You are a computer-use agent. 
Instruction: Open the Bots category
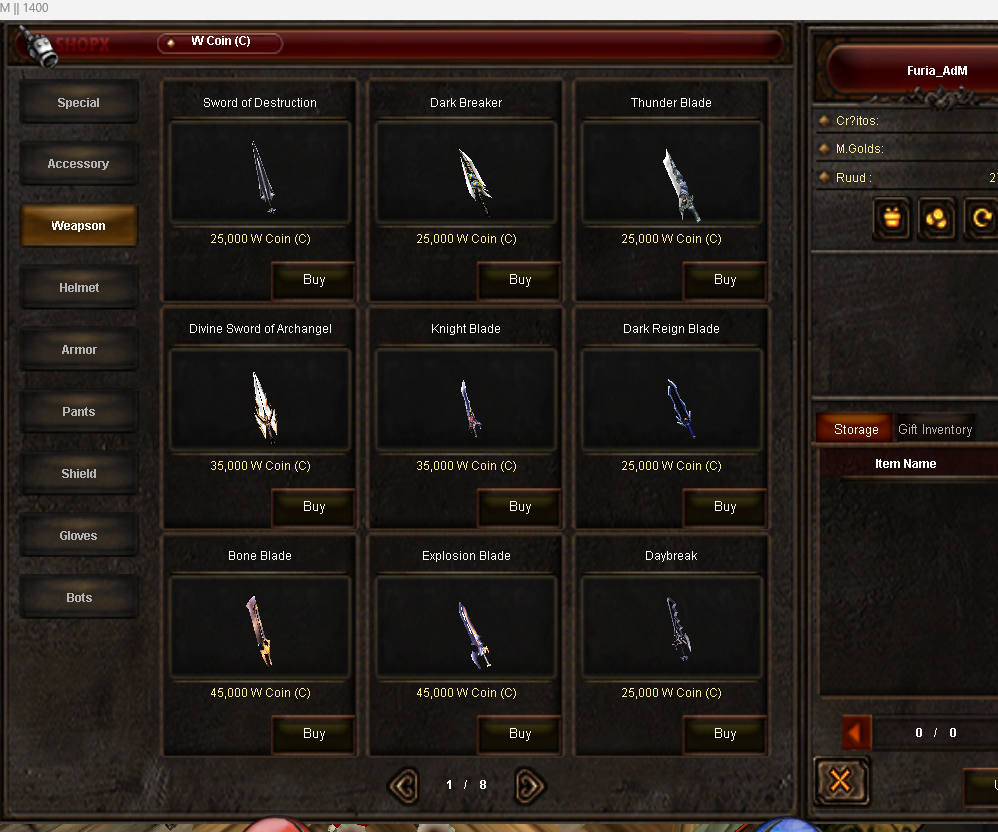(x=79, y=598)
